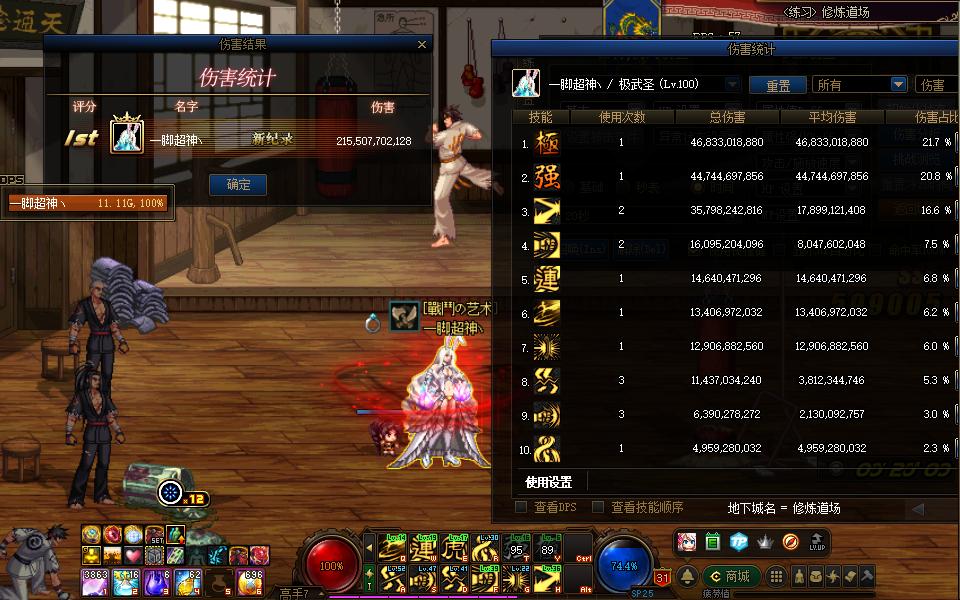Open the character selector dropdown arrow

coord(731,85)
